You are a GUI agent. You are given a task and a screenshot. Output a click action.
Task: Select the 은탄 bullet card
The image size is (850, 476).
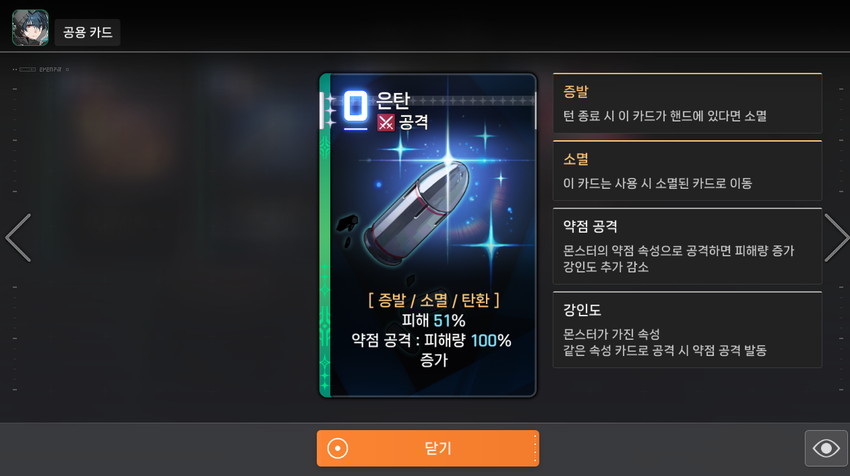(428, 235)
